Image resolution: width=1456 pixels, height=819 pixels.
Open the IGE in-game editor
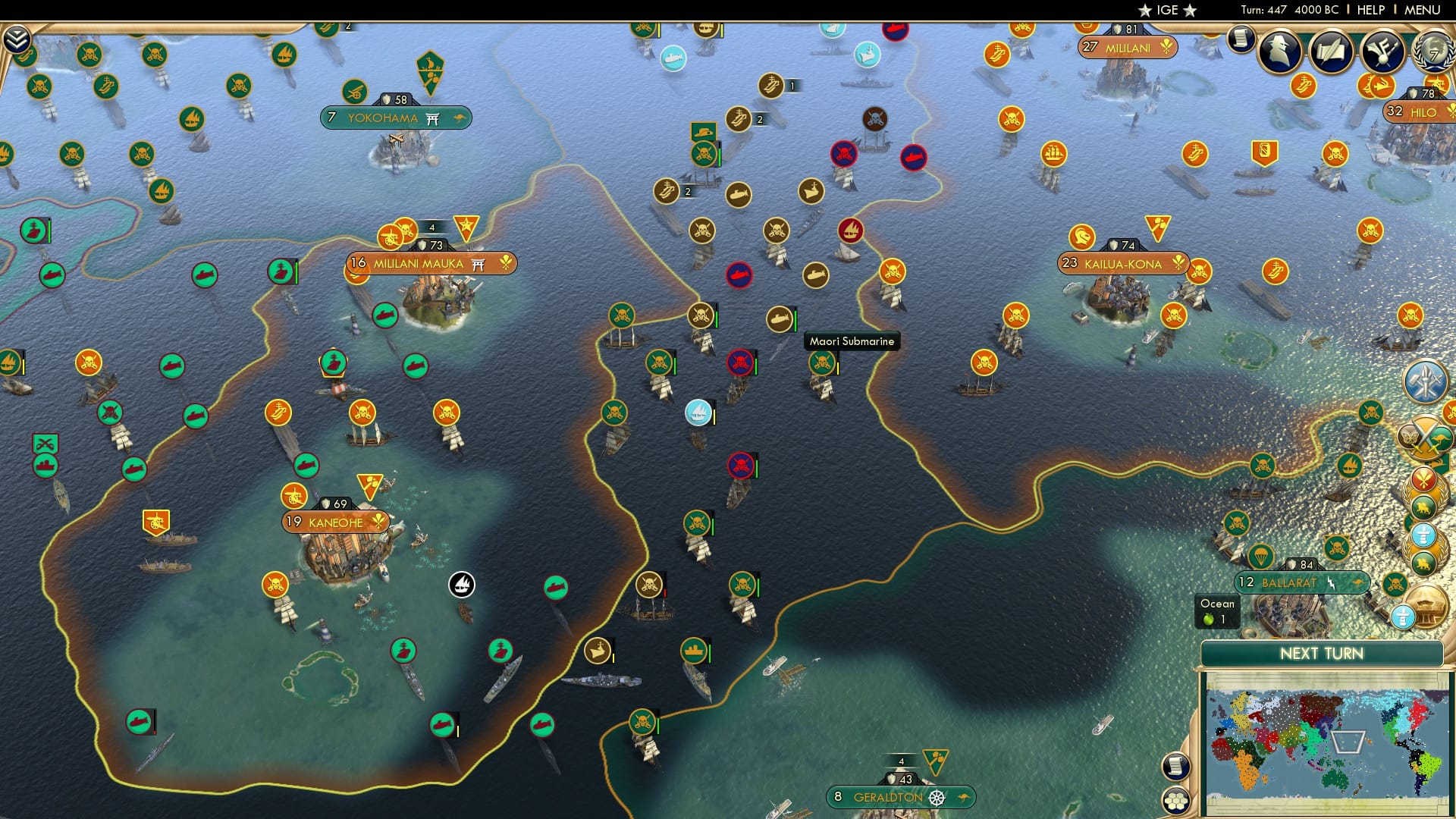tap(1168, 10)
